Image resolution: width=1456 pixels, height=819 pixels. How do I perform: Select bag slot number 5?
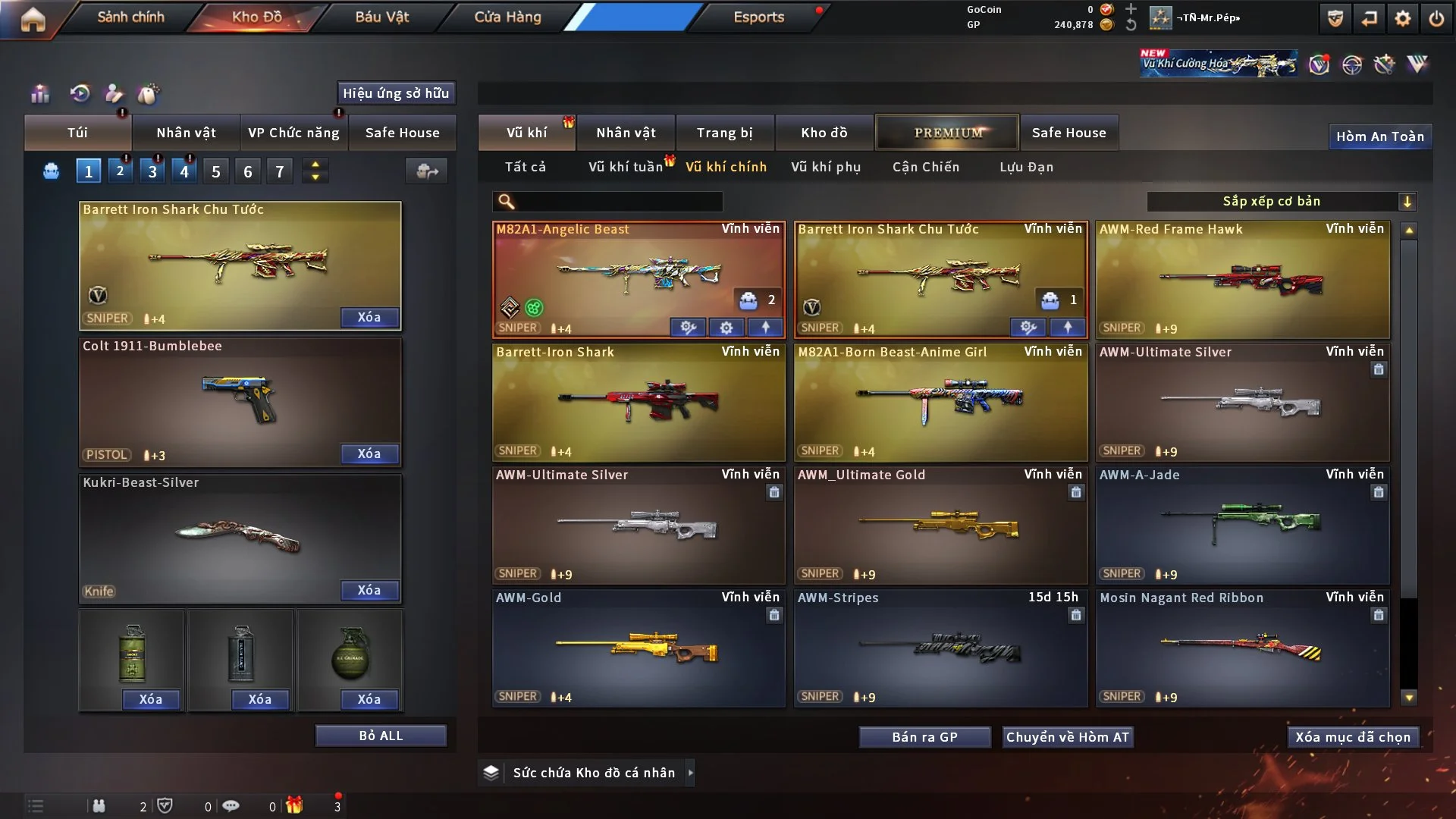tap(216, 172)
